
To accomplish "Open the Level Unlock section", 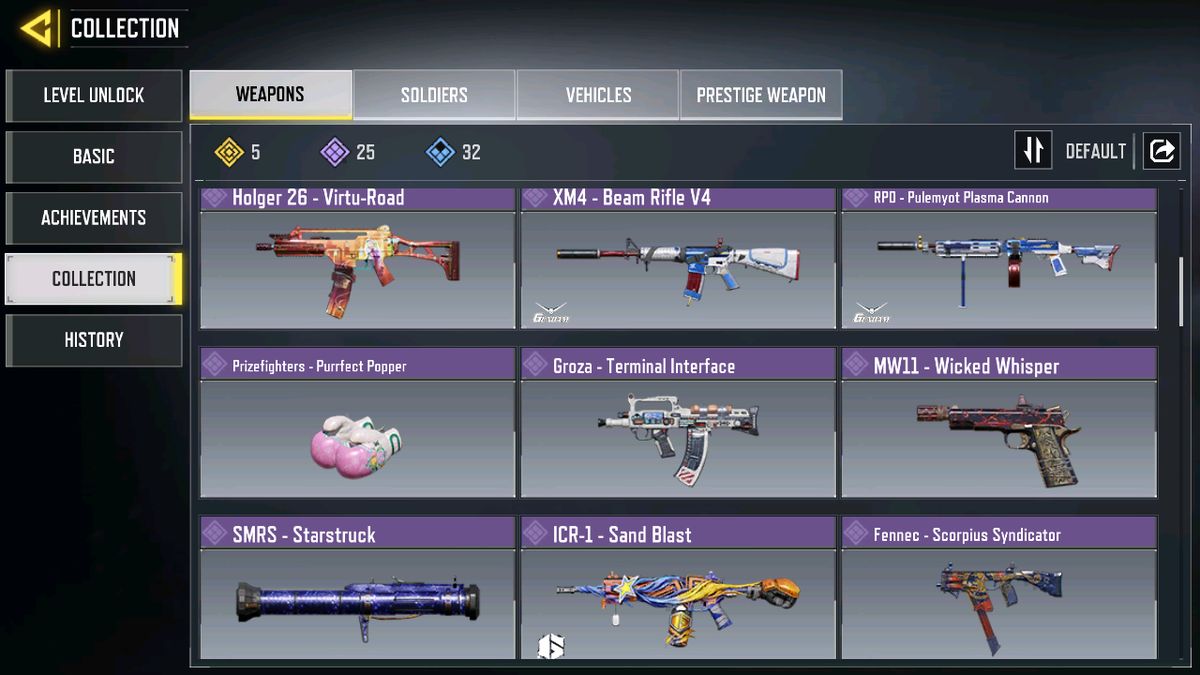I will [x=94, y=96].
